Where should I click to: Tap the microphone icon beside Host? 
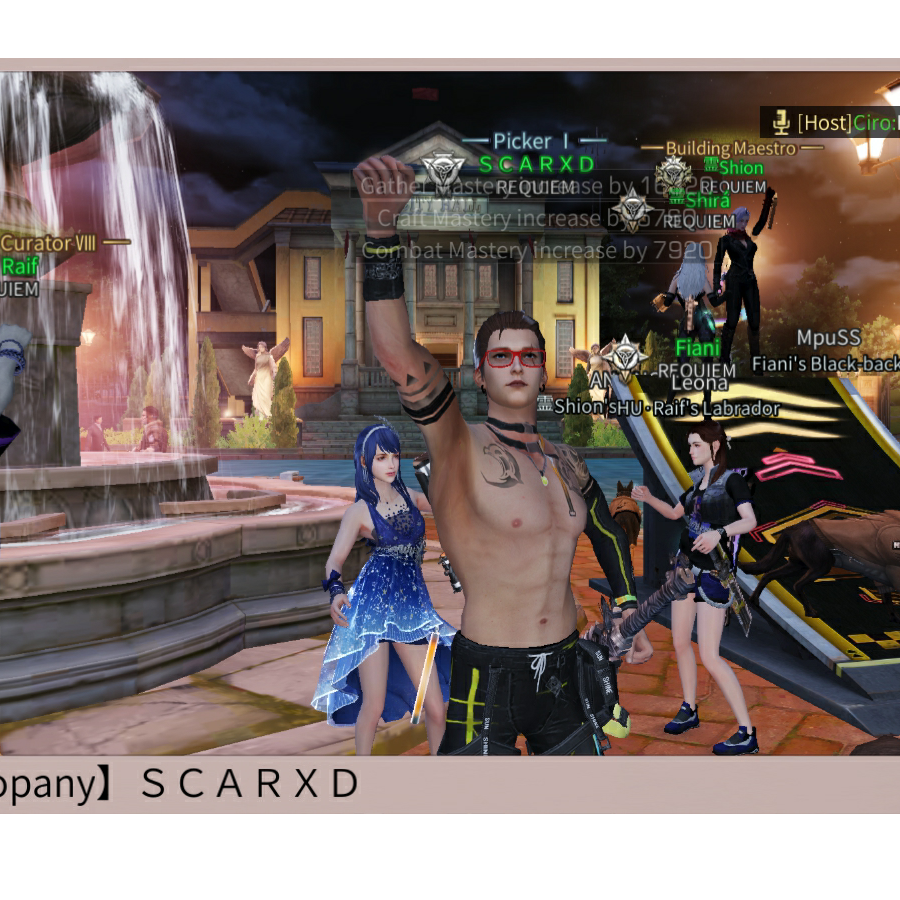pyautogui.click(x=780, y=123)
